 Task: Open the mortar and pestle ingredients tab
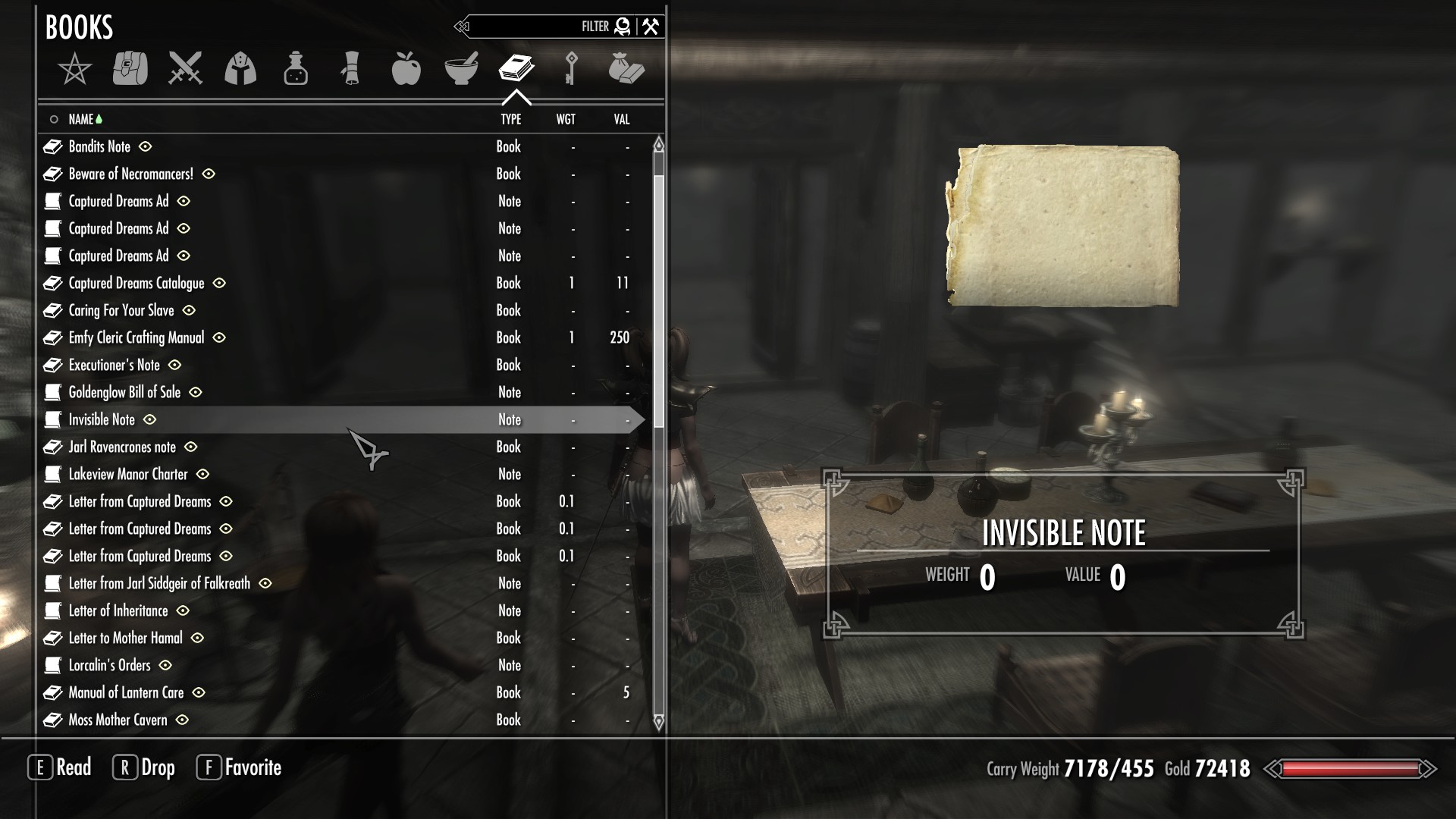(461, 68)
